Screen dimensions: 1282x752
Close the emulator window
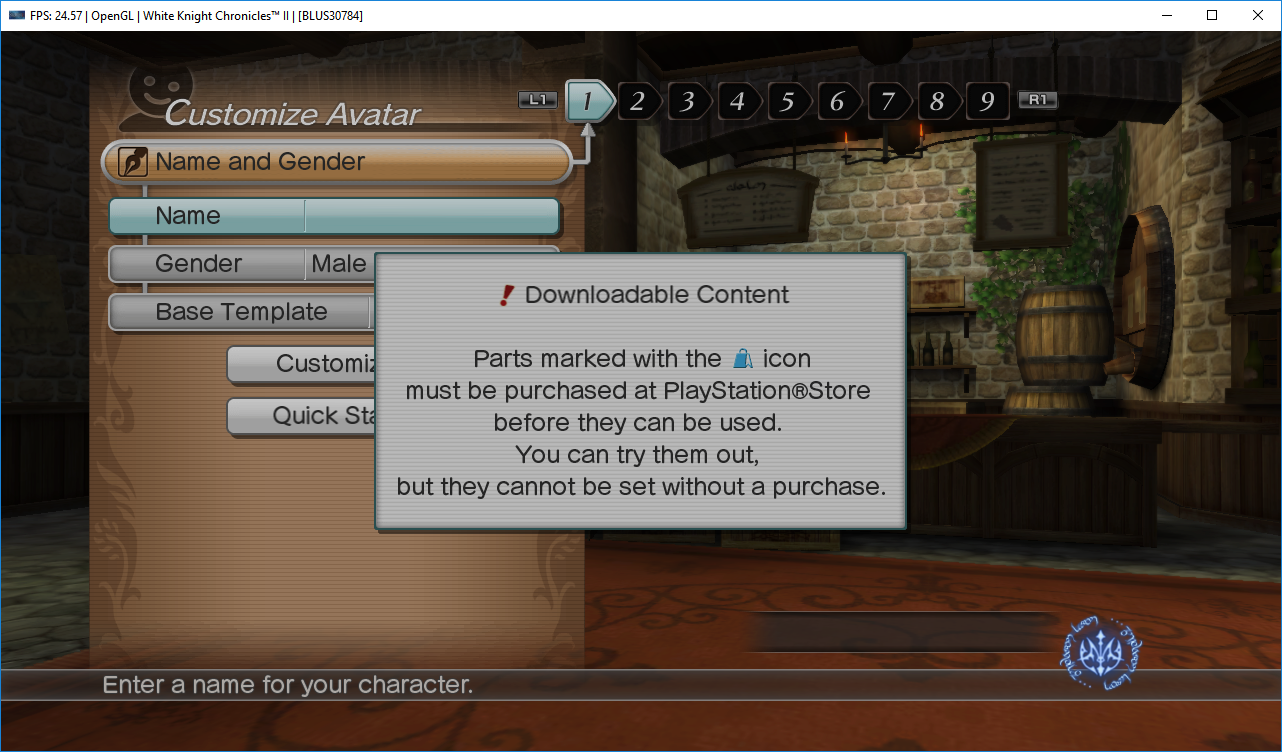[x=1258, y=15]
